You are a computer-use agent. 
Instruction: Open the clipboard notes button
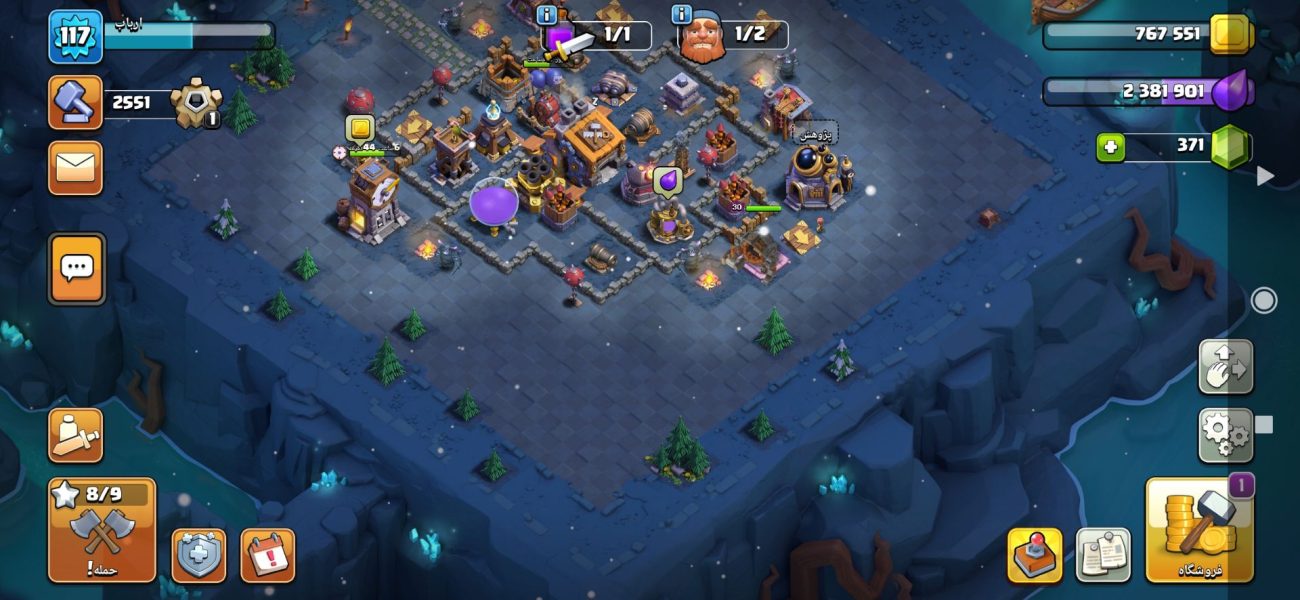[x=1103, y=555]
